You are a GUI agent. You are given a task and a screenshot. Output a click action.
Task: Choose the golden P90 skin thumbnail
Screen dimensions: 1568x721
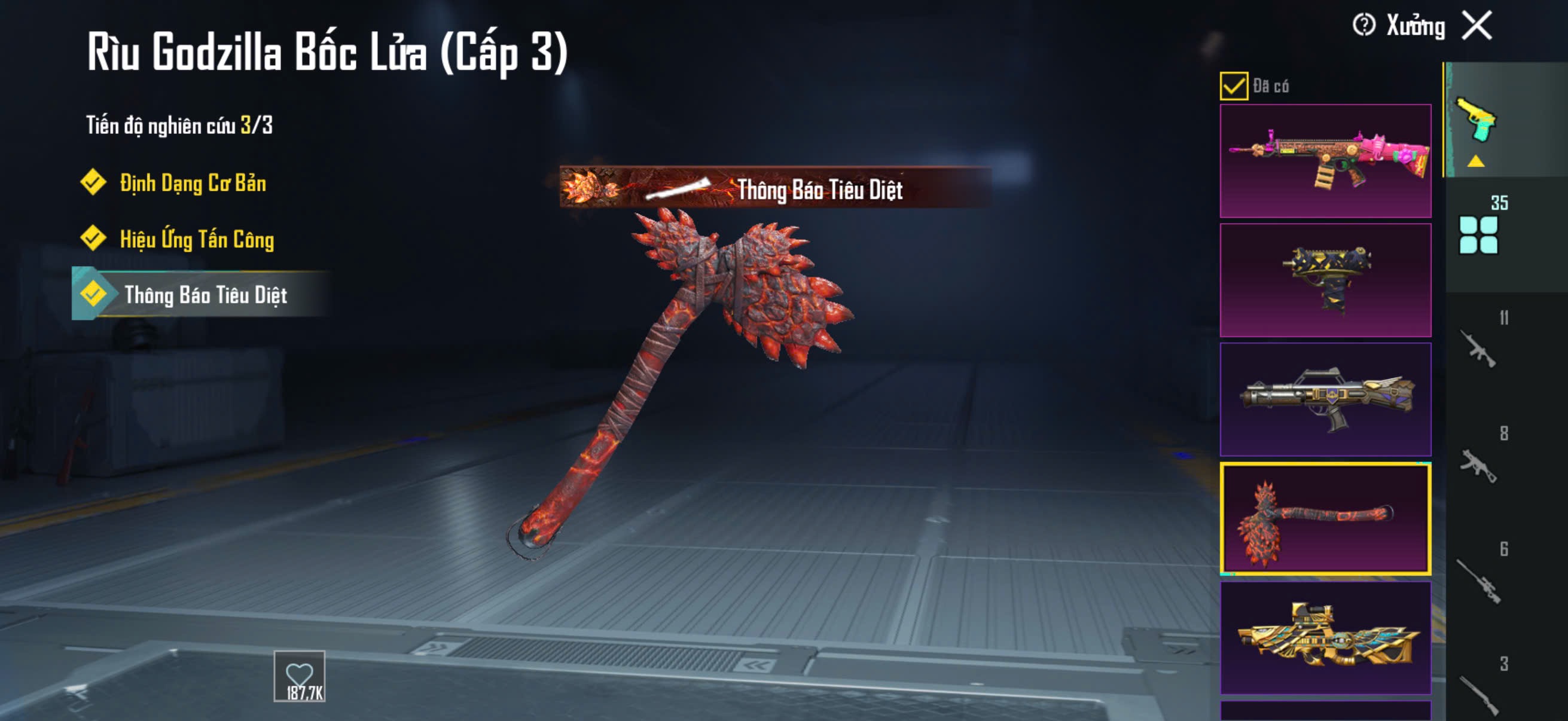[x=1325, y=638]
